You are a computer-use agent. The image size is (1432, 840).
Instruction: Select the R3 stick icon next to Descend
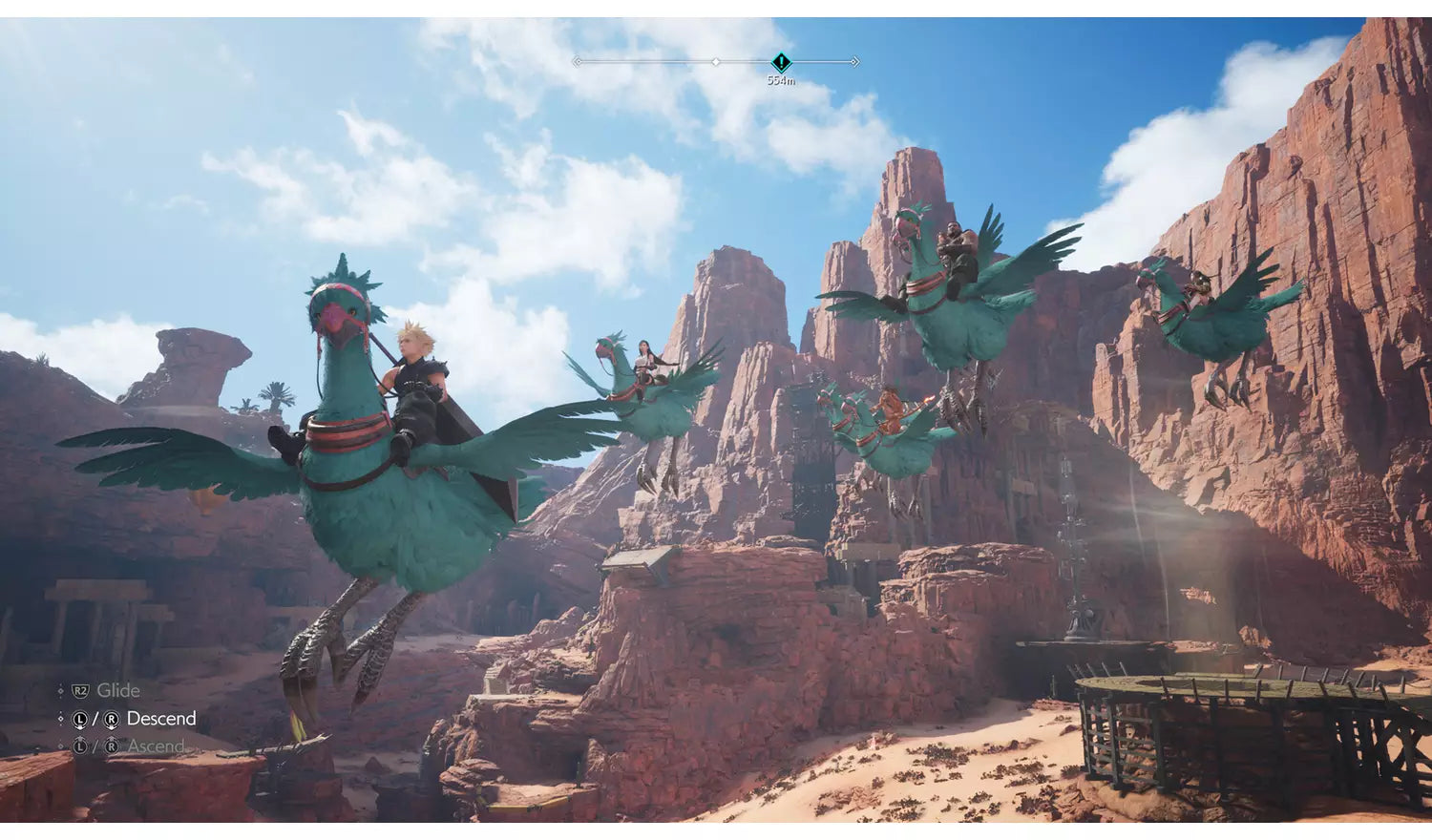pyautogui.click(x=112, y=719)
